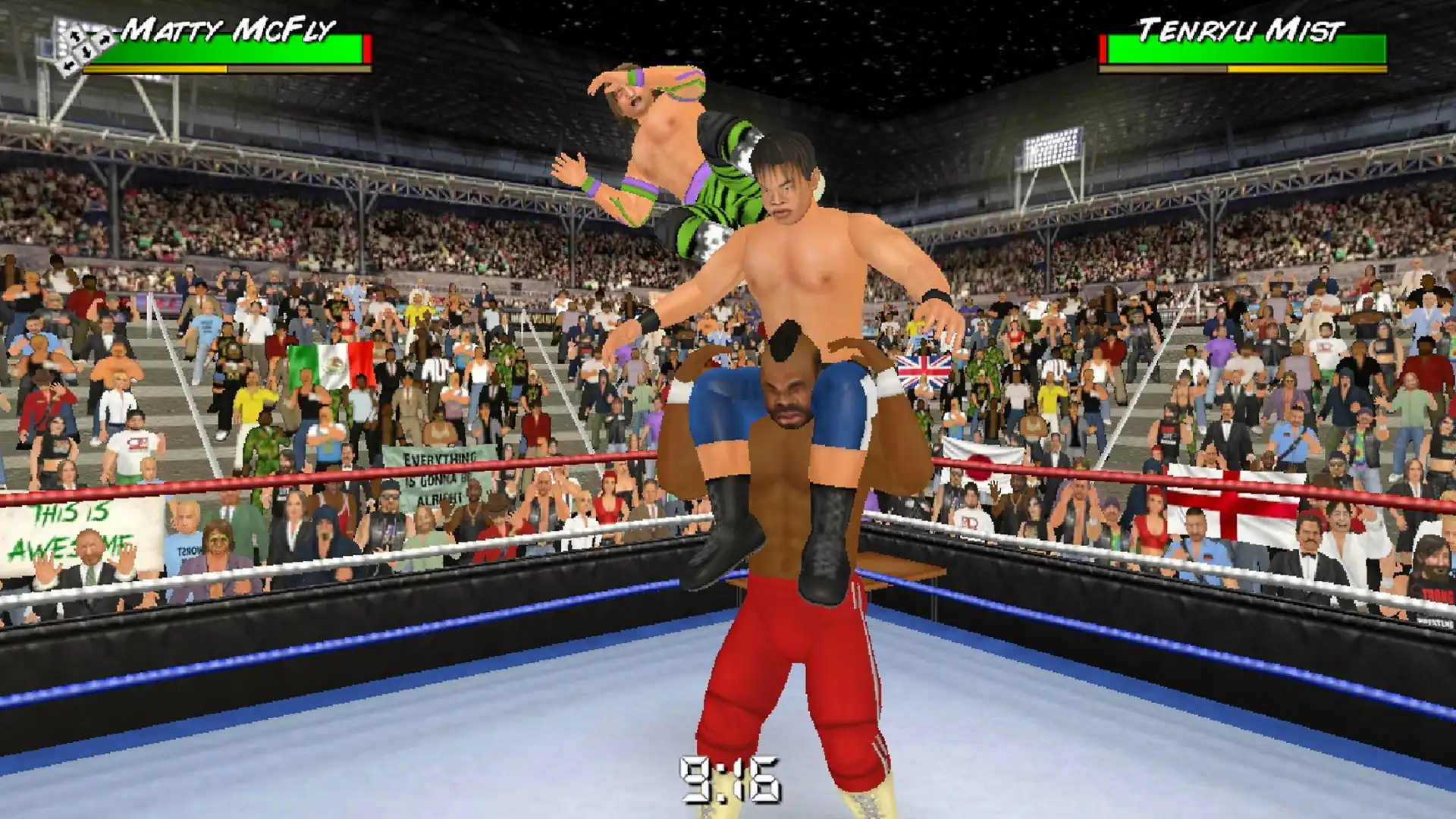Tap the upward arrow on the control pad
Image resolution: width=1456 pixels, height=819 pixels.
point(74,37)
